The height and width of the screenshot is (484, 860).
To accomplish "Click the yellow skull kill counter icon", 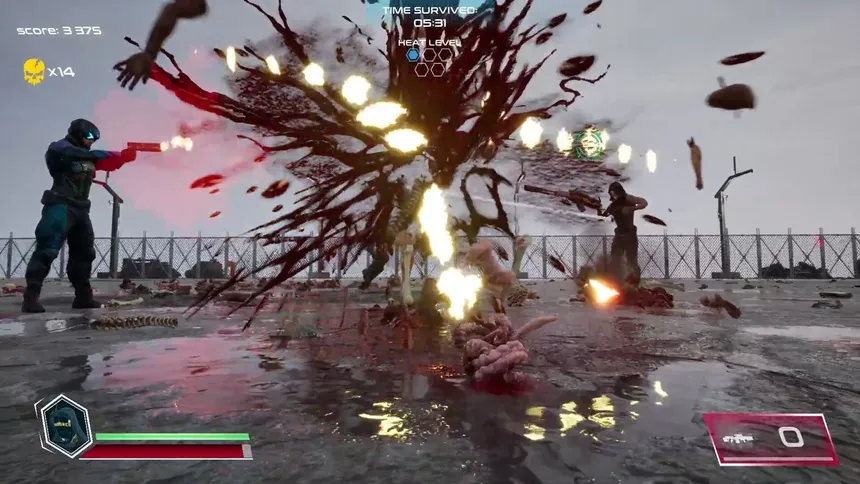I will click(x=34, y=71).
